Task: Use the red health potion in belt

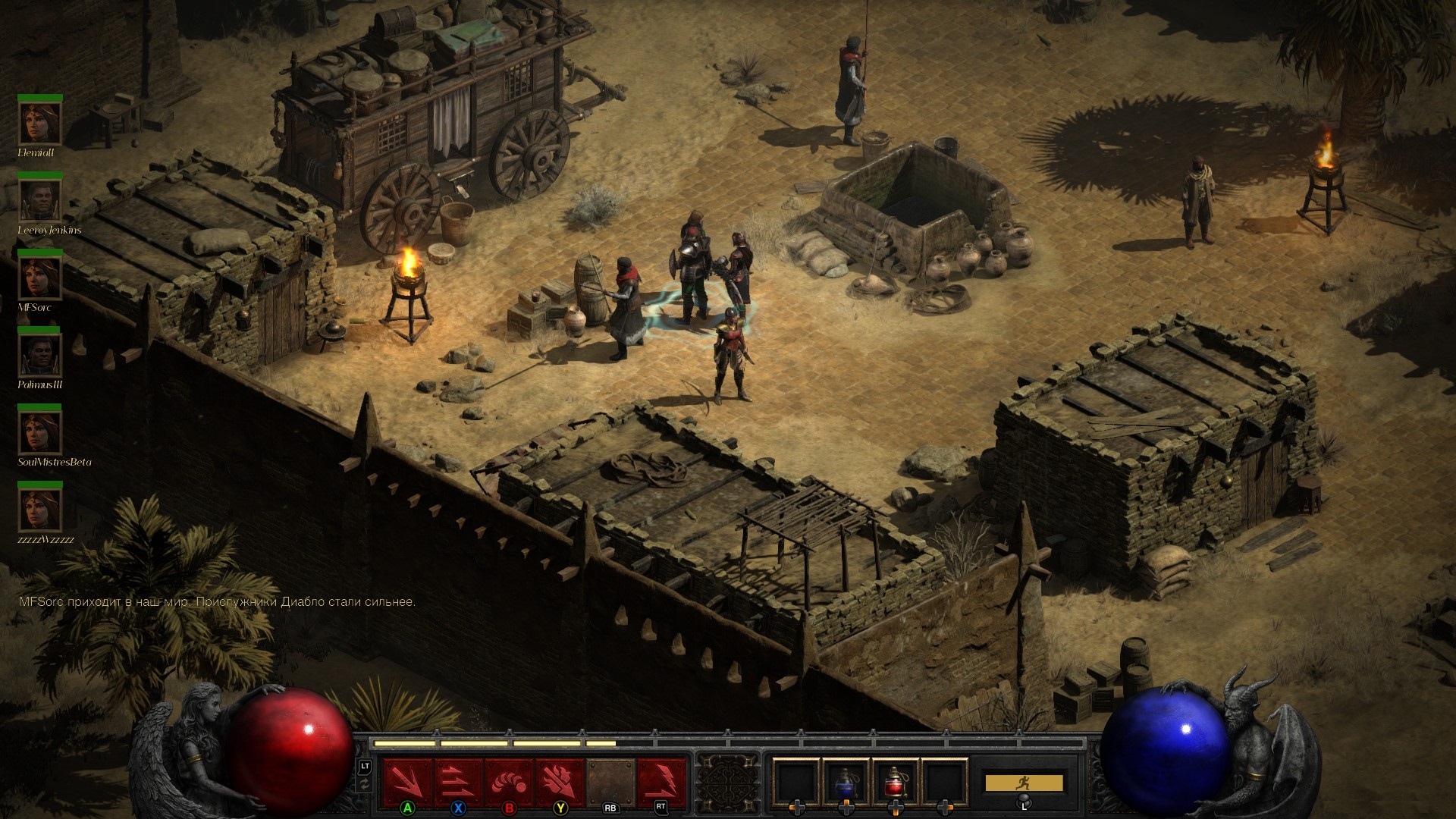Action: [896, 781]
